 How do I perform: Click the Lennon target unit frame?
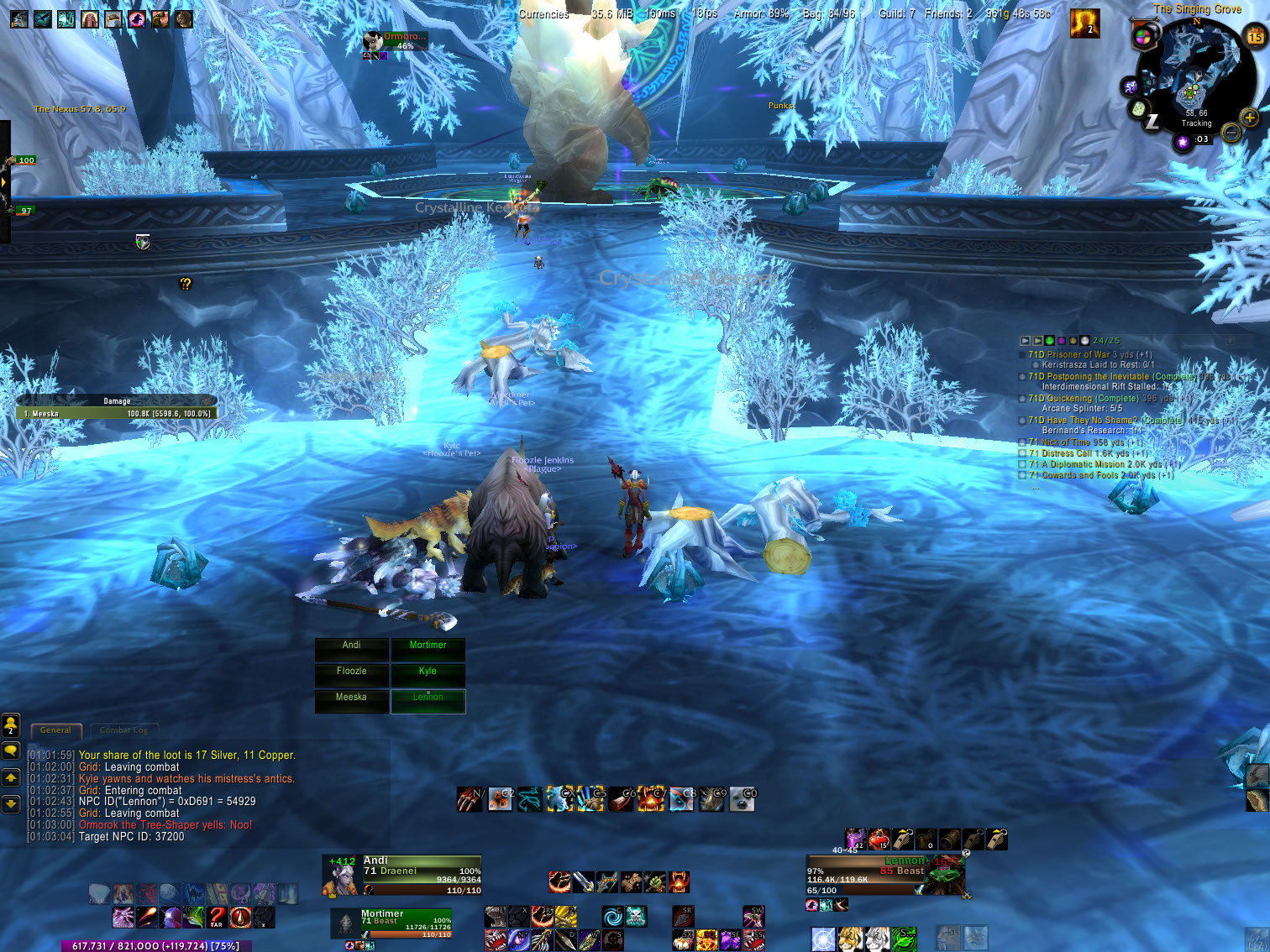(882, 875)
